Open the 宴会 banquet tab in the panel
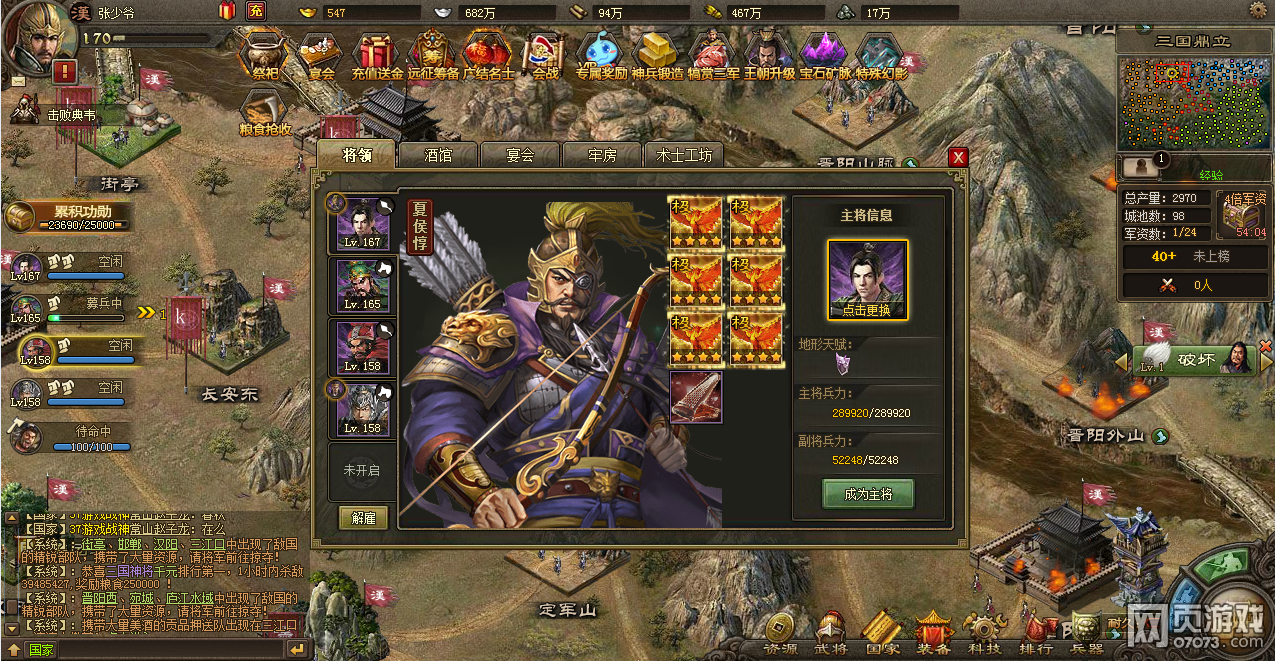 (x=520, y=155)
